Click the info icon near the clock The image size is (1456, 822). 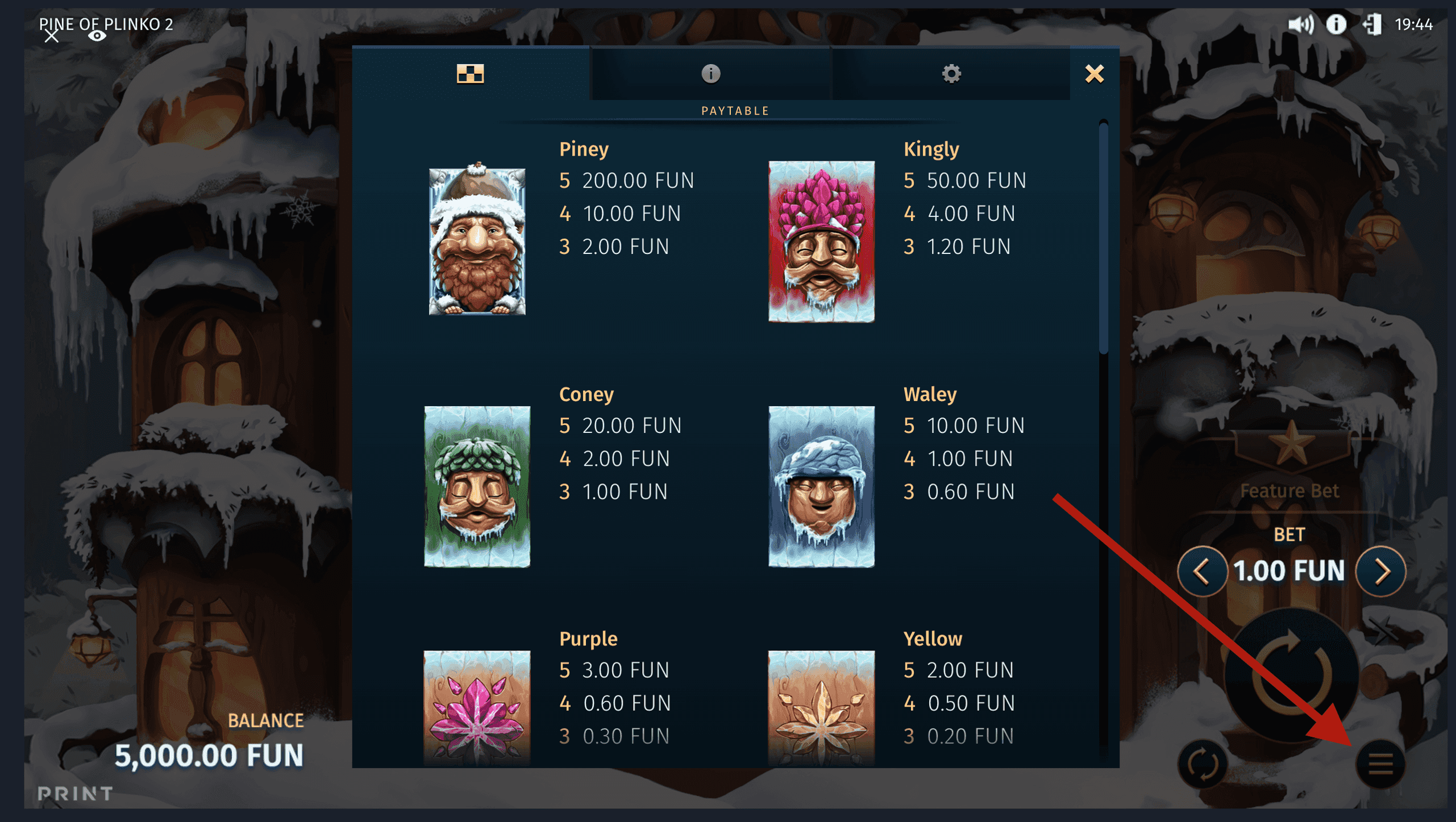[1336, 25]
